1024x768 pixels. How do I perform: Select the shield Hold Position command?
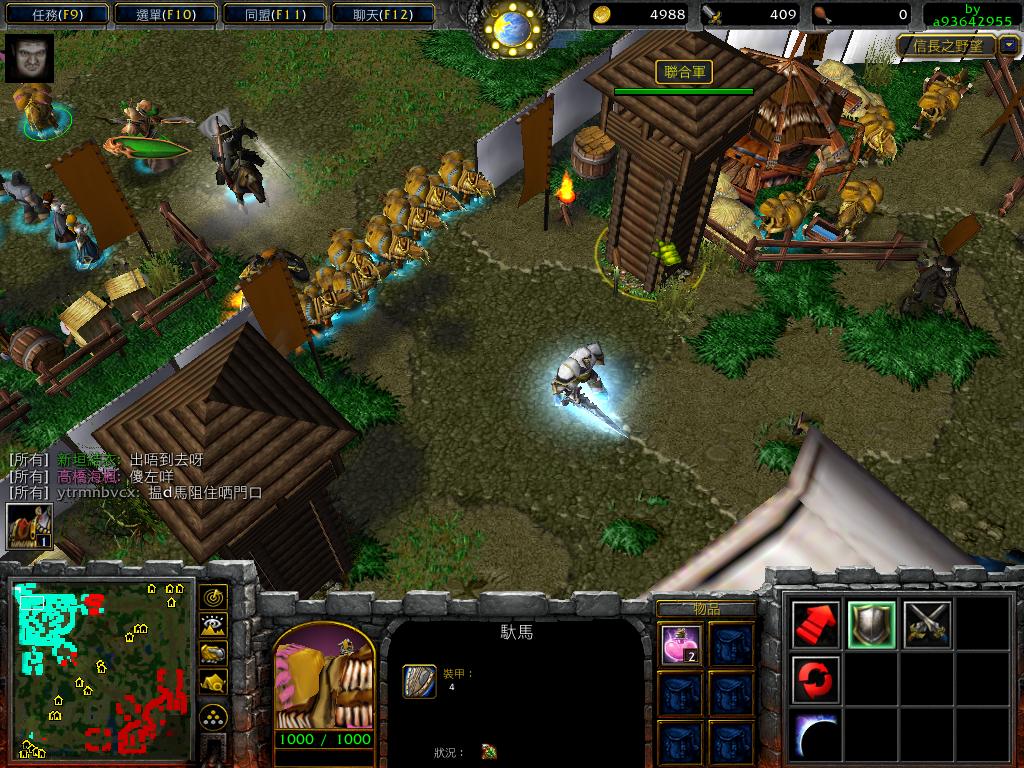point(871,625)
